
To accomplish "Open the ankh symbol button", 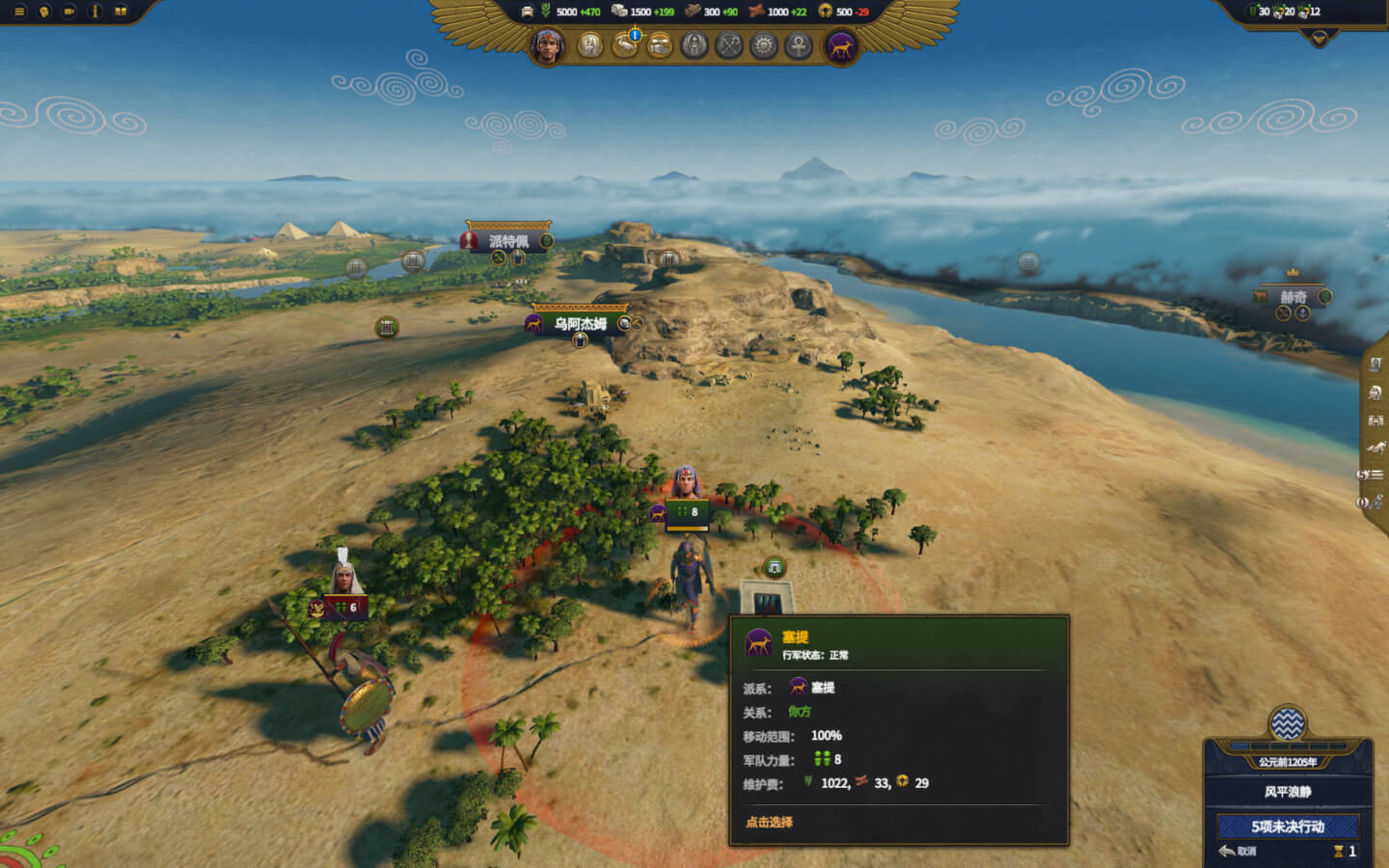I will [799, 45].
